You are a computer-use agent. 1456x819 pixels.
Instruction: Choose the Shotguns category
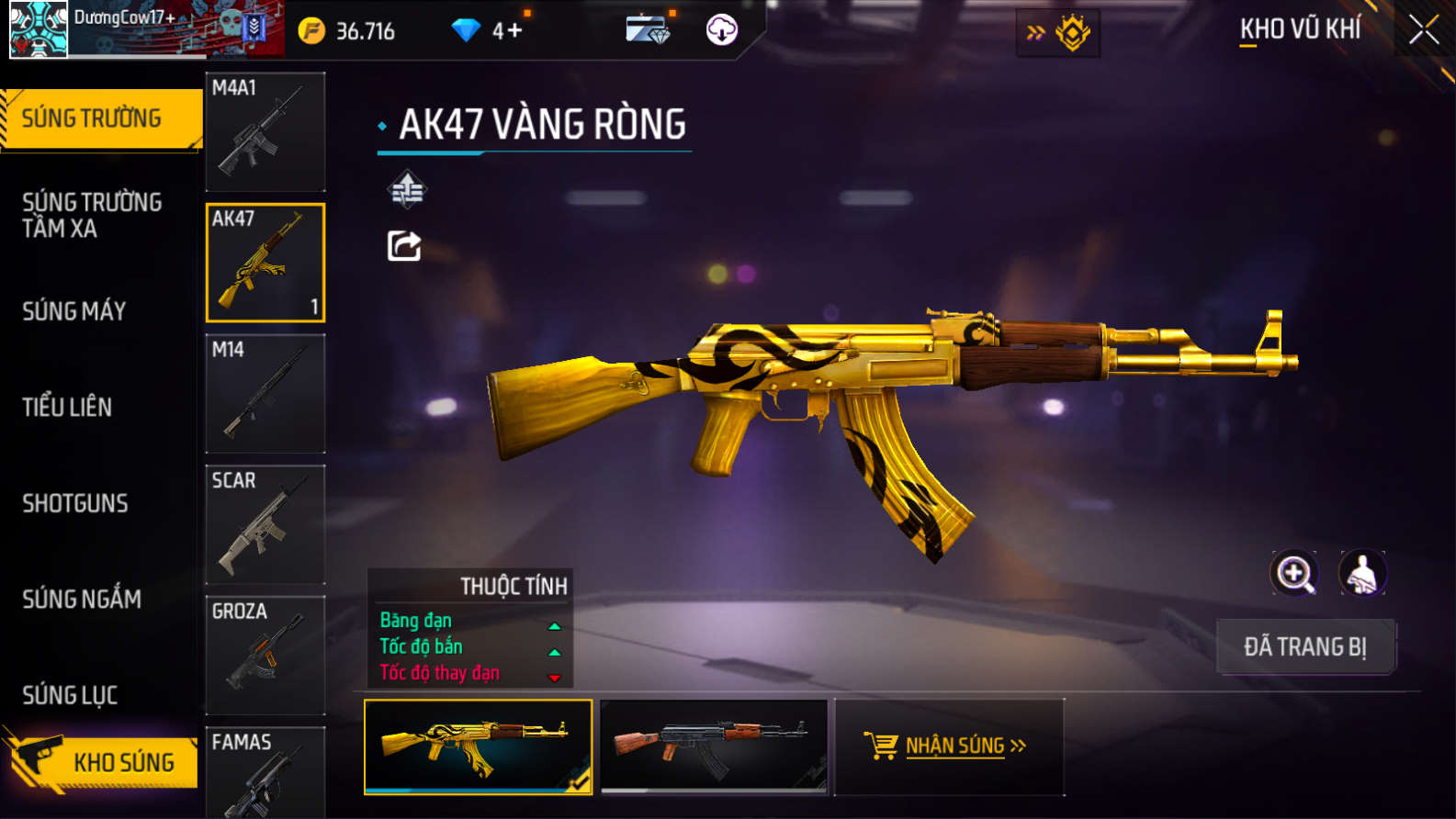click(x=75, y=503)
